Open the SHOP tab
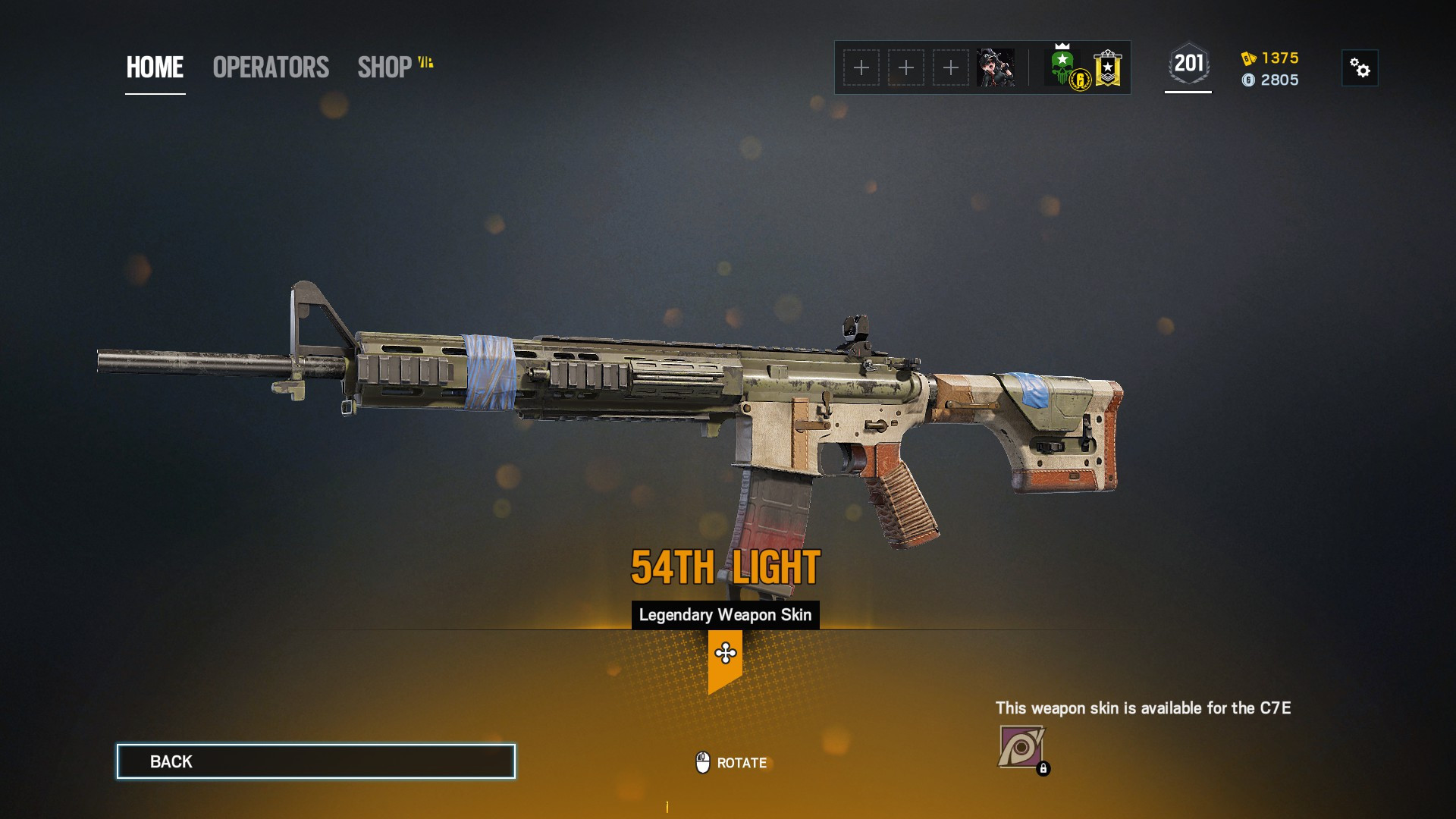 tap(385, 67)
